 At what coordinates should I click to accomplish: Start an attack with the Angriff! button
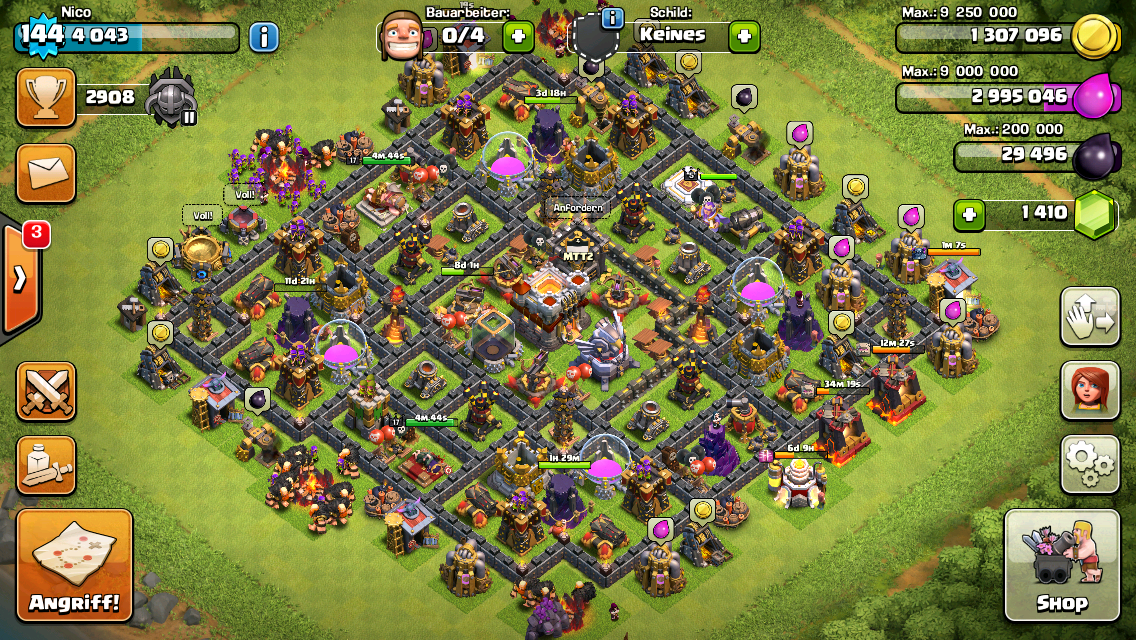click(74, 565)
